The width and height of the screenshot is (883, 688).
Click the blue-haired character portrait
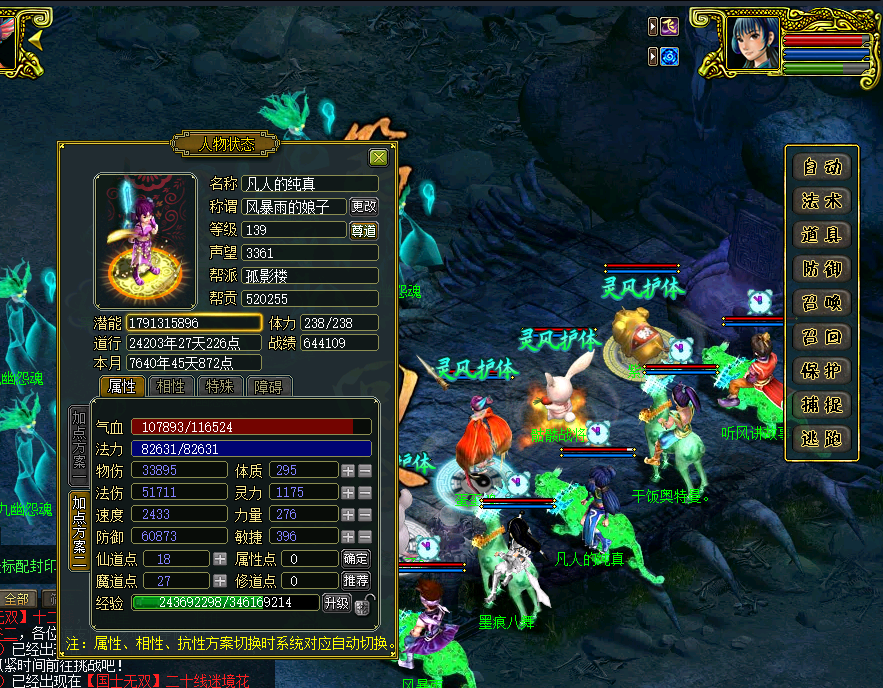753,43
